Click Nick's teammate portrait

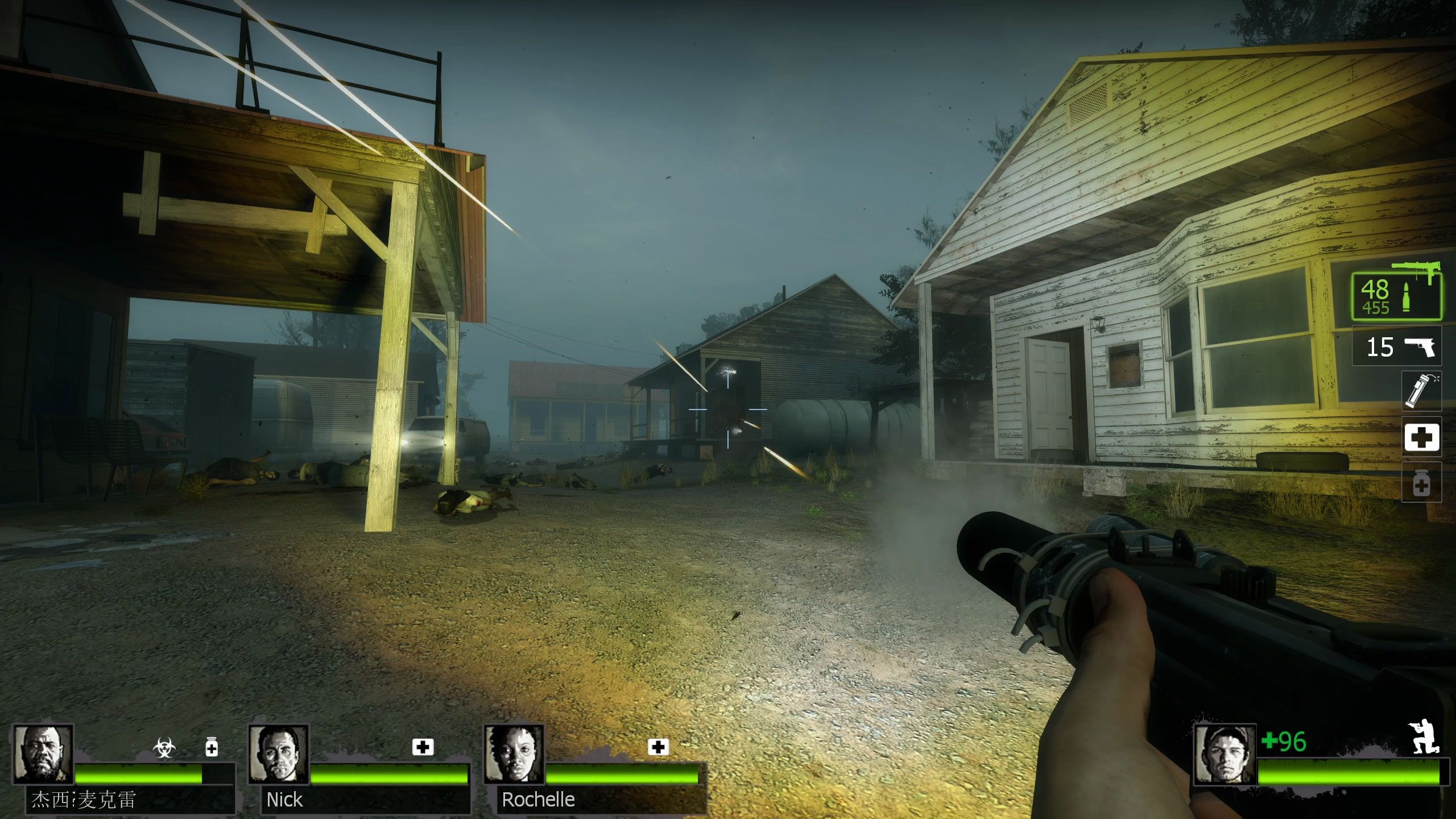279,754
